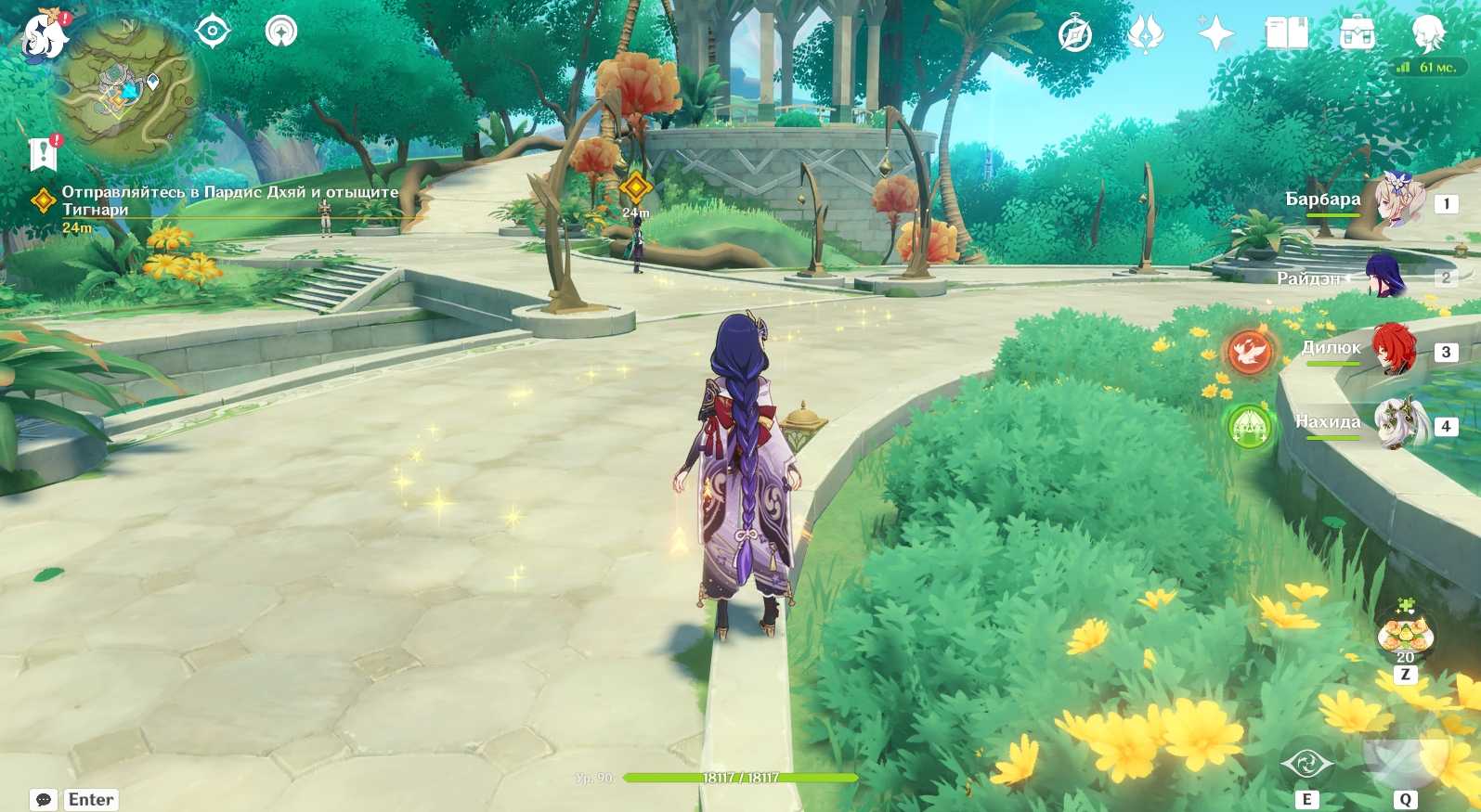Open the inventory backpack

pos(1357,35)
